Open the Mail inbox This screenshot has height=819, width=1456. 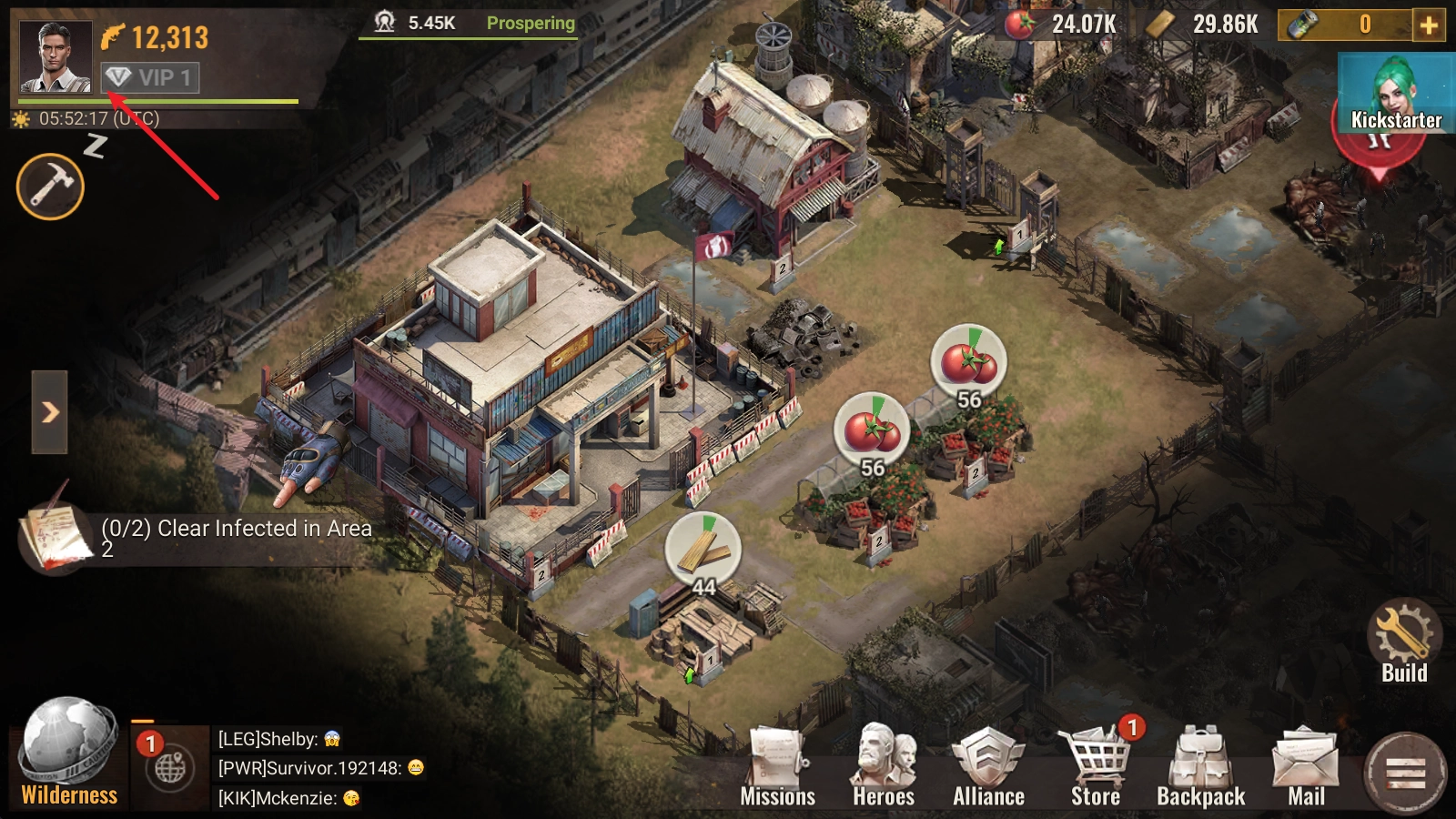(1306, 769)
